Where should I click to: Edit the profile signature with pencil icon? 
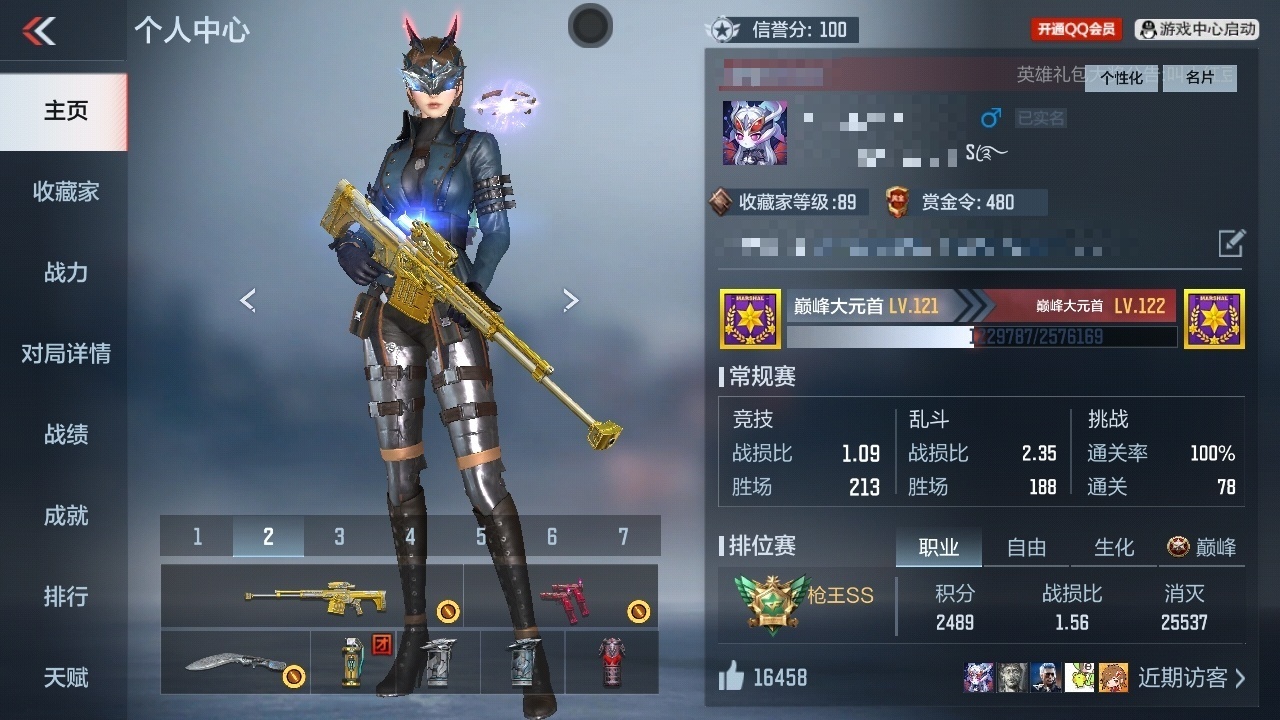pos(1231,242)
